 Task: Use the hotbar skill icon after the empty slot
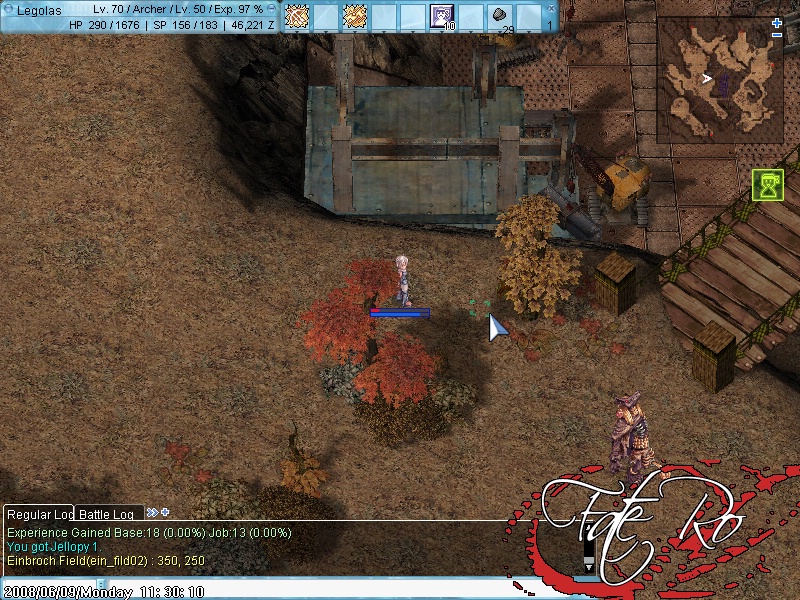(355, 16)
